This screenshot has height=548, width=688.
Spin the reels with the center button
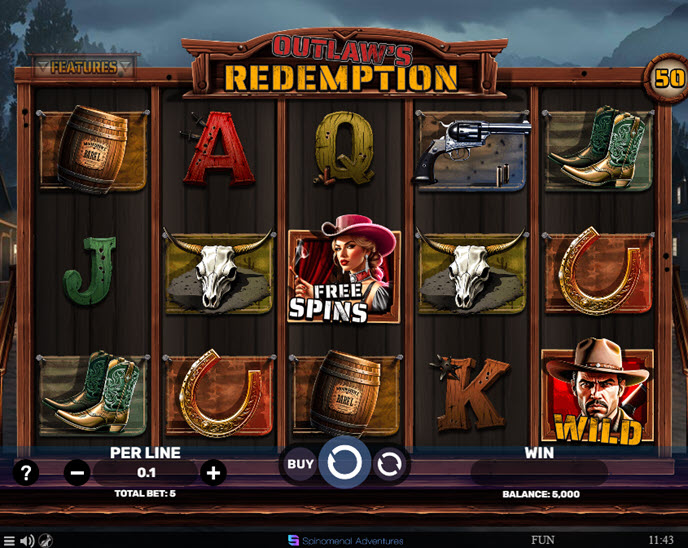pyautogui.click(x=344, y=464)
